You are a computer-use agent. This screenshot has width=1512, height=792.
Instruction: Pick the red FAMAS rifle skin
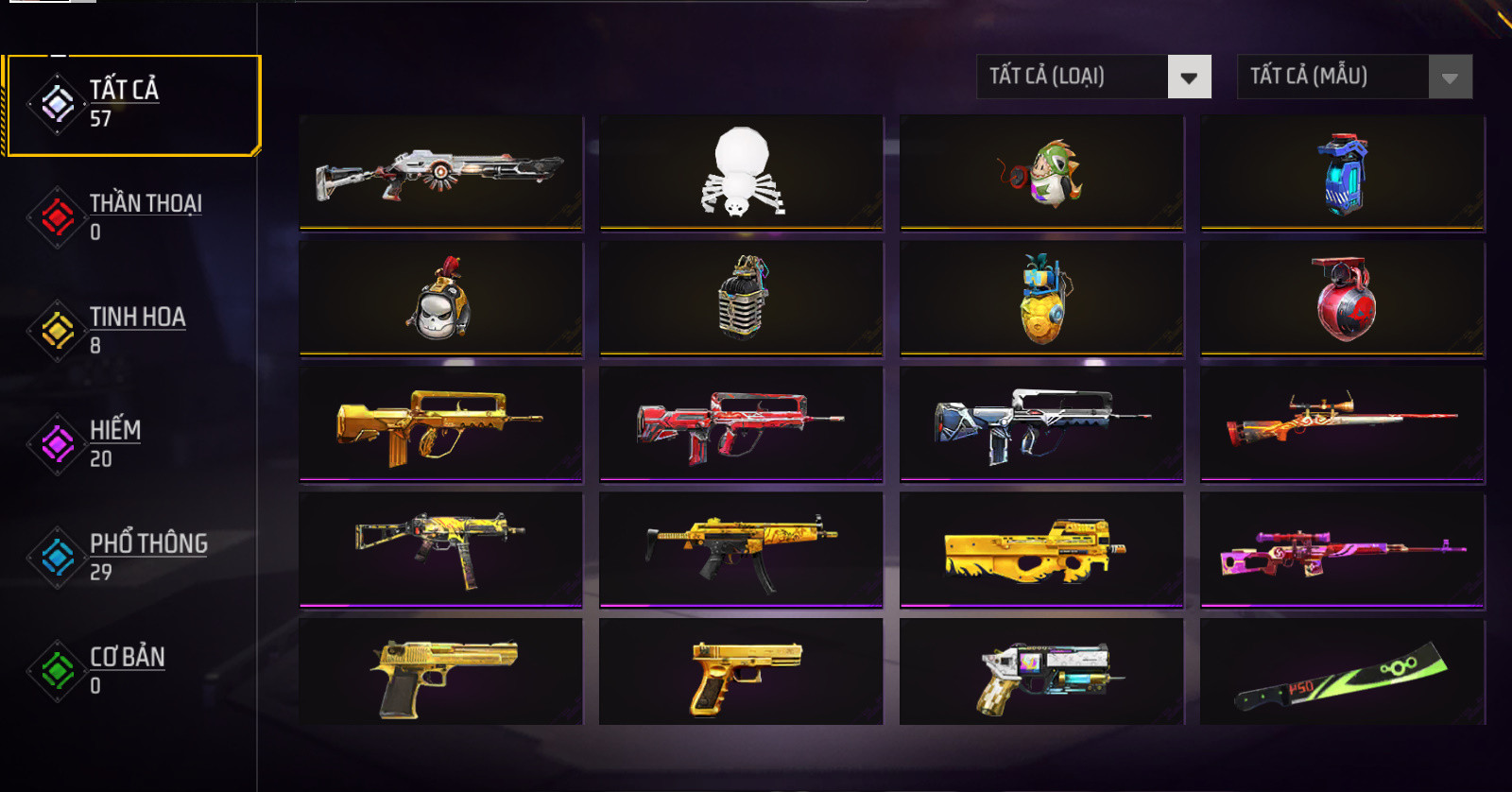pos(742,424)
